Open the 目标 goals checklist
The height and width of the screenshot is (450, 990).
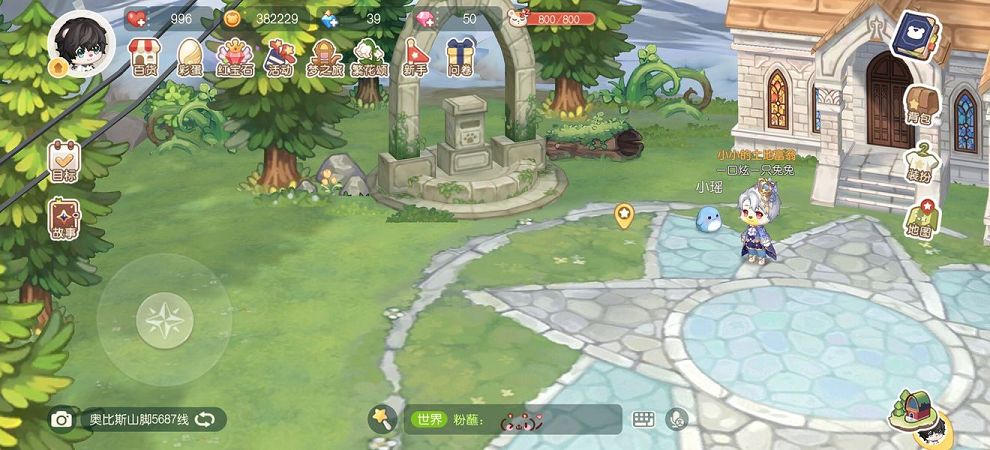pos(64,160)
